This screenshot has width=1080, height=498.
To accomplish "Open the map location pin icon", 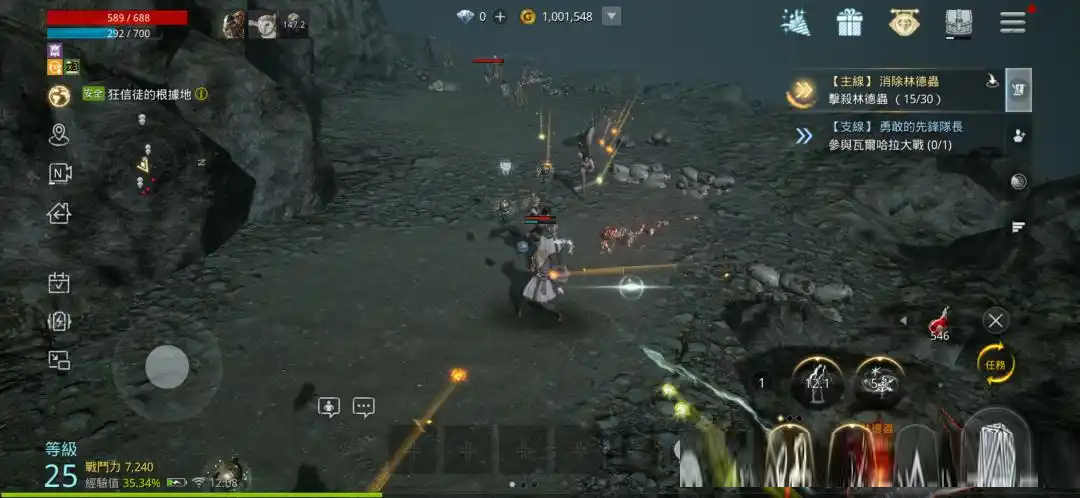I will [59, 134].
